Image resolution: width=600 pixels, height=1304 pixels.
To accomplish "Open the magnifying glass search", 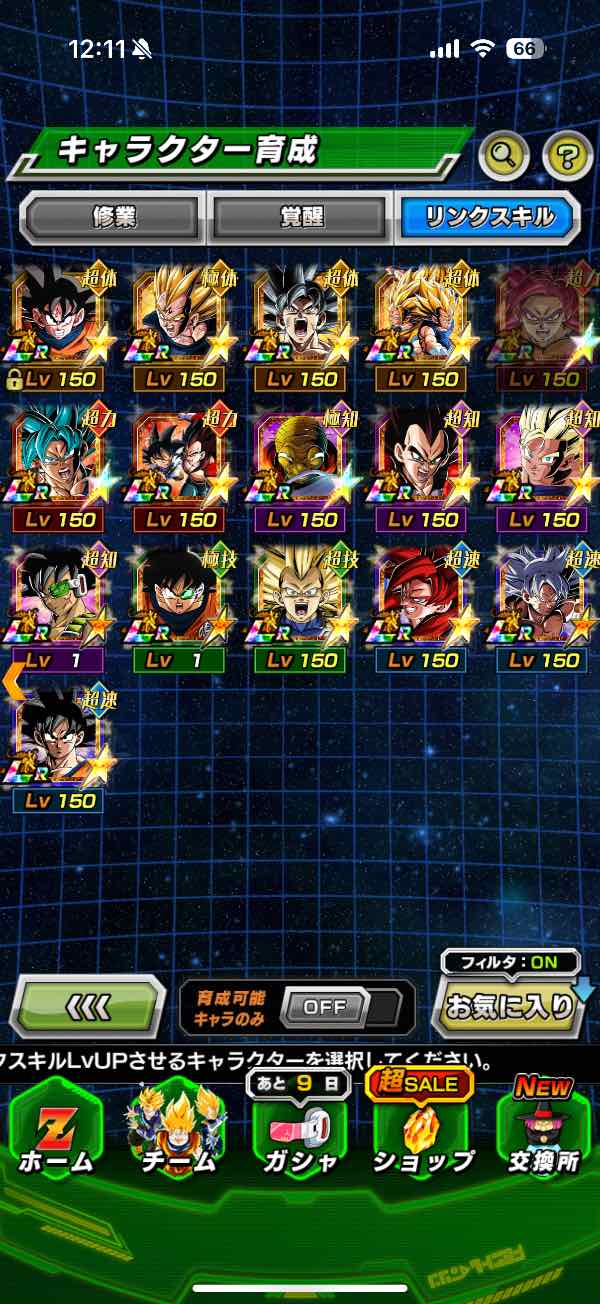I will [x=505, y=154].
